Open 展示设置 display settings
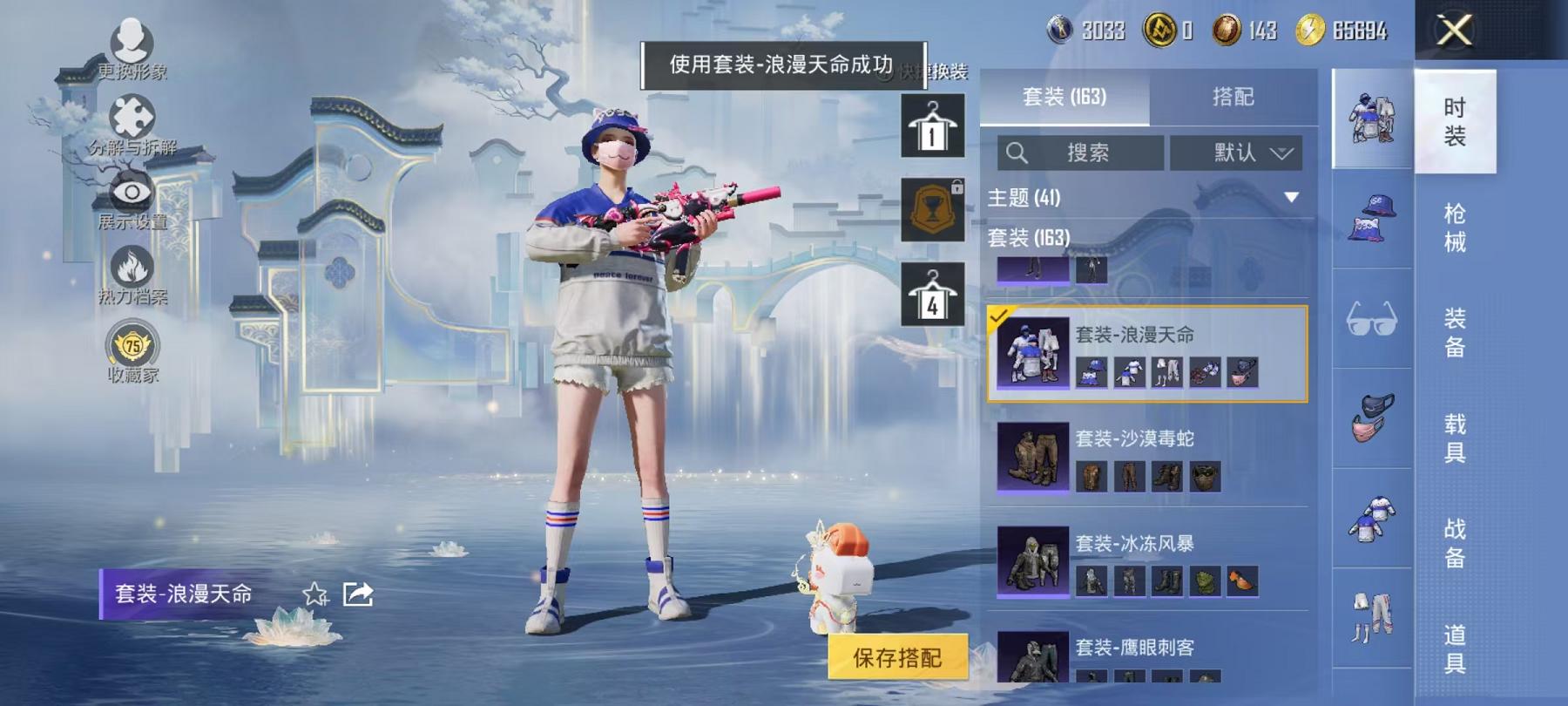This screenshot has width=1568, height=706. point(131,192)
